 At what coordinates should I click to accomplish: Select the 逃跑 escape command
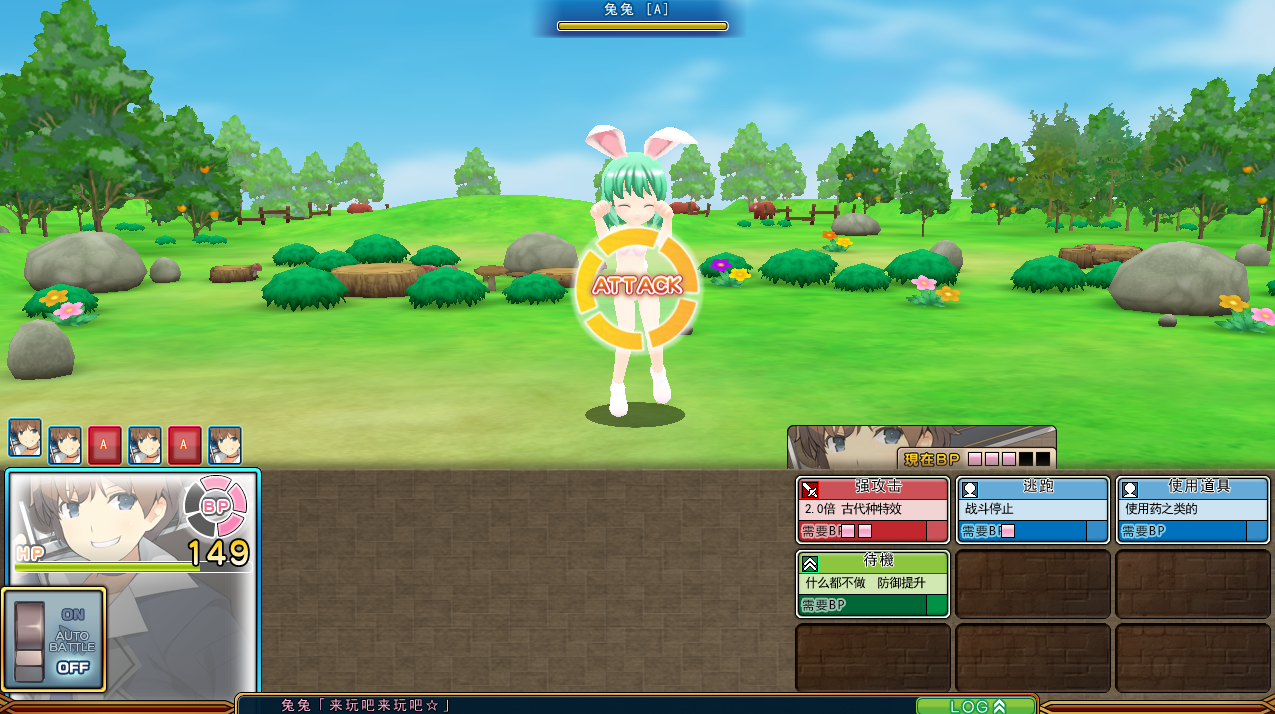click(1032, 509)
